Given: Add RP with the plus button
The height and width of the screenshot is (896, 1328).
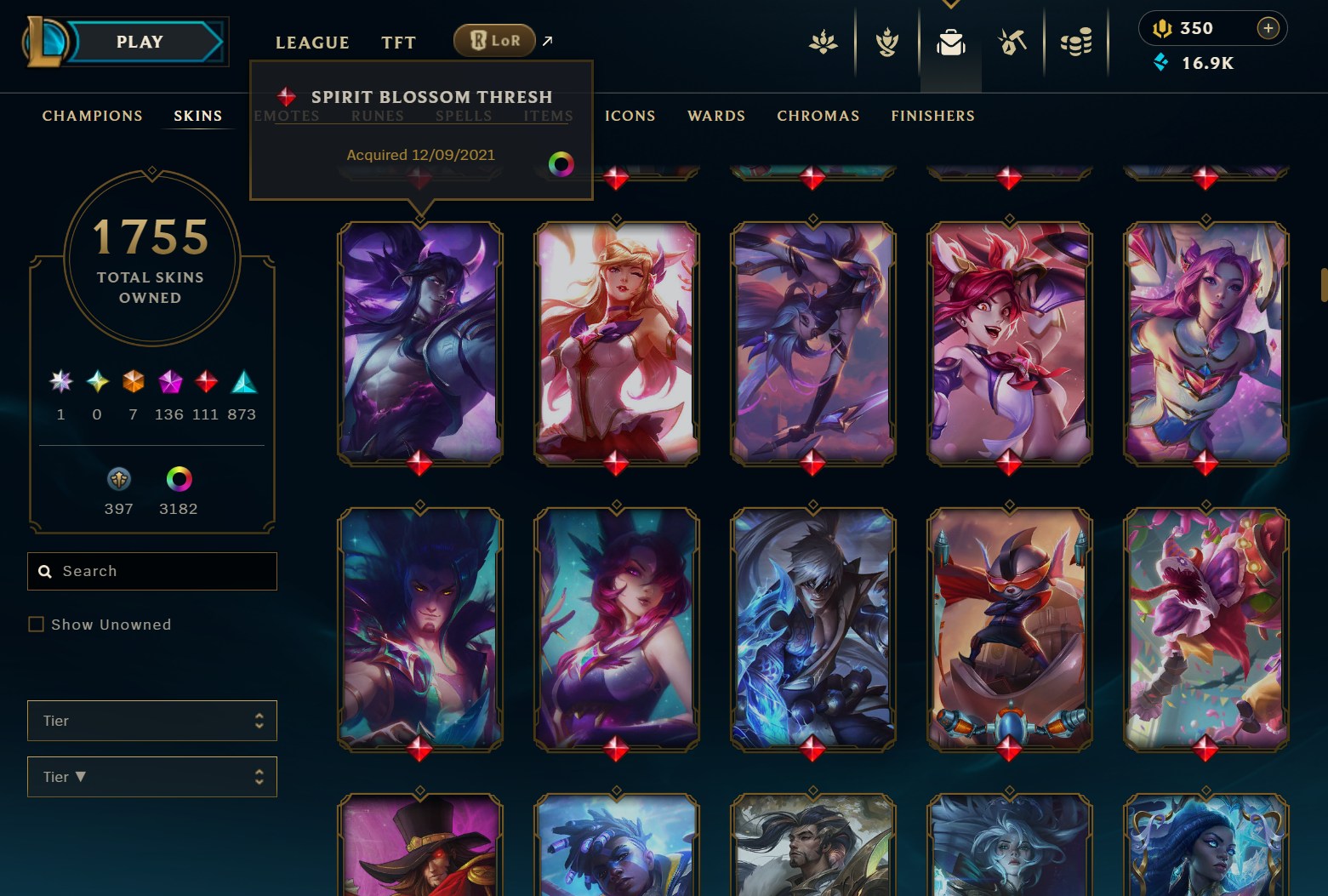Looking at the screenshot, I should [1268, 28].
